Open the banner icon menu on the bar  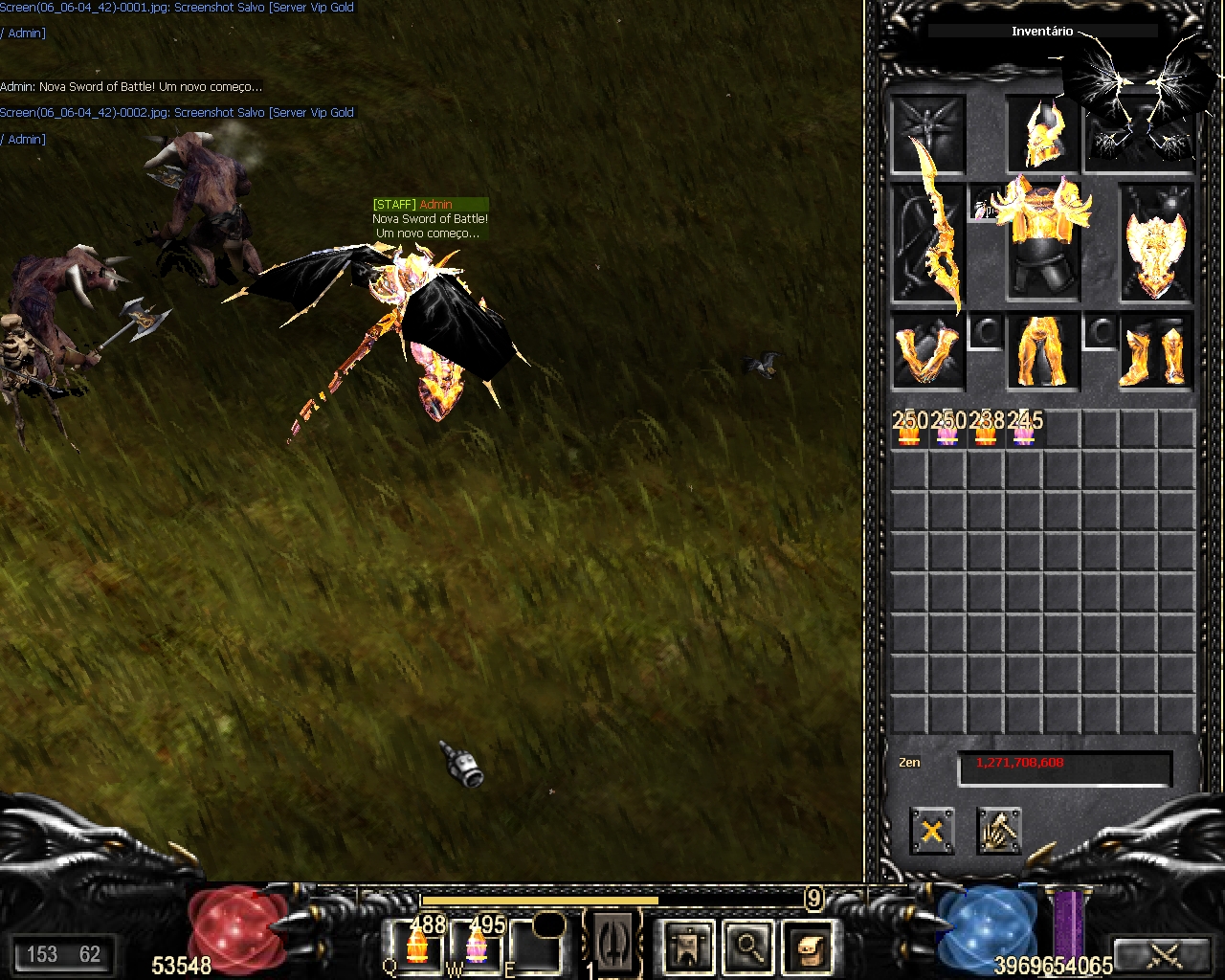pyautogui.click(x=689, y=947)
